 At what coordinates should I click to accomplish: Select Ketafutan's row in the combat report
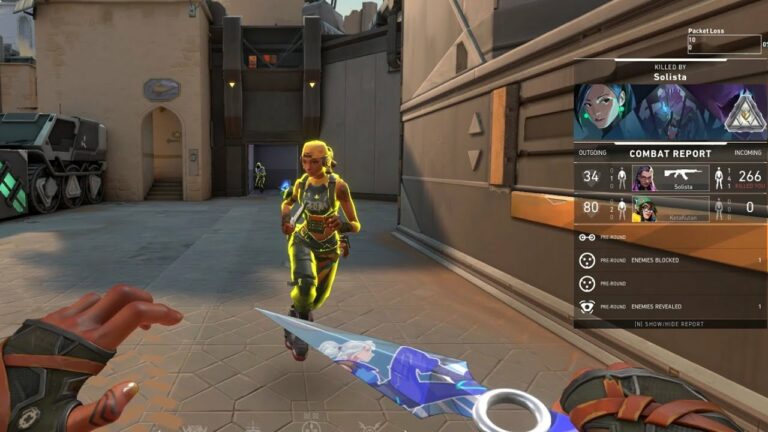[x=670, y=209]
